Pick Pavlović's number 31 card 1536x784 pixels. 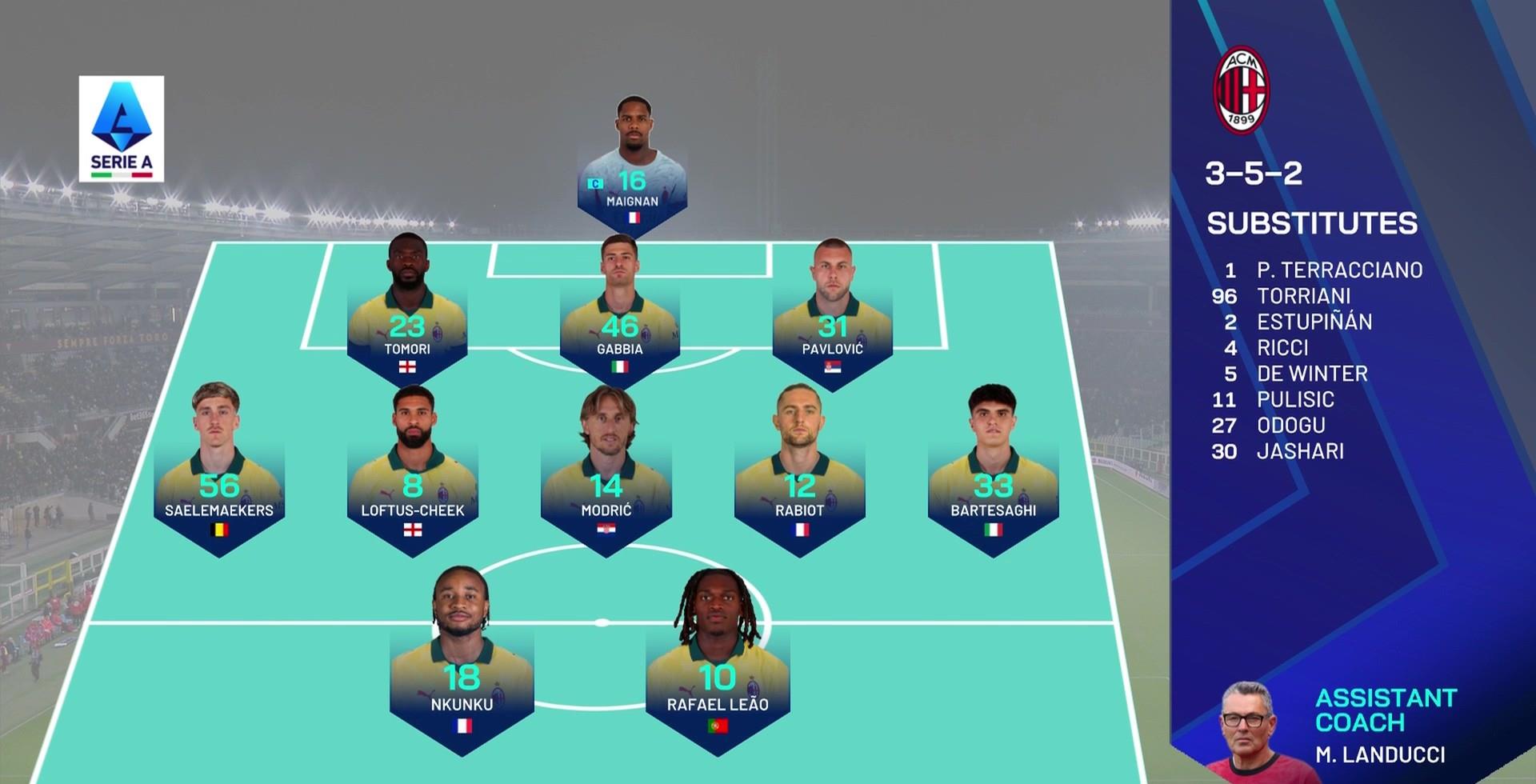pos(832,320)
